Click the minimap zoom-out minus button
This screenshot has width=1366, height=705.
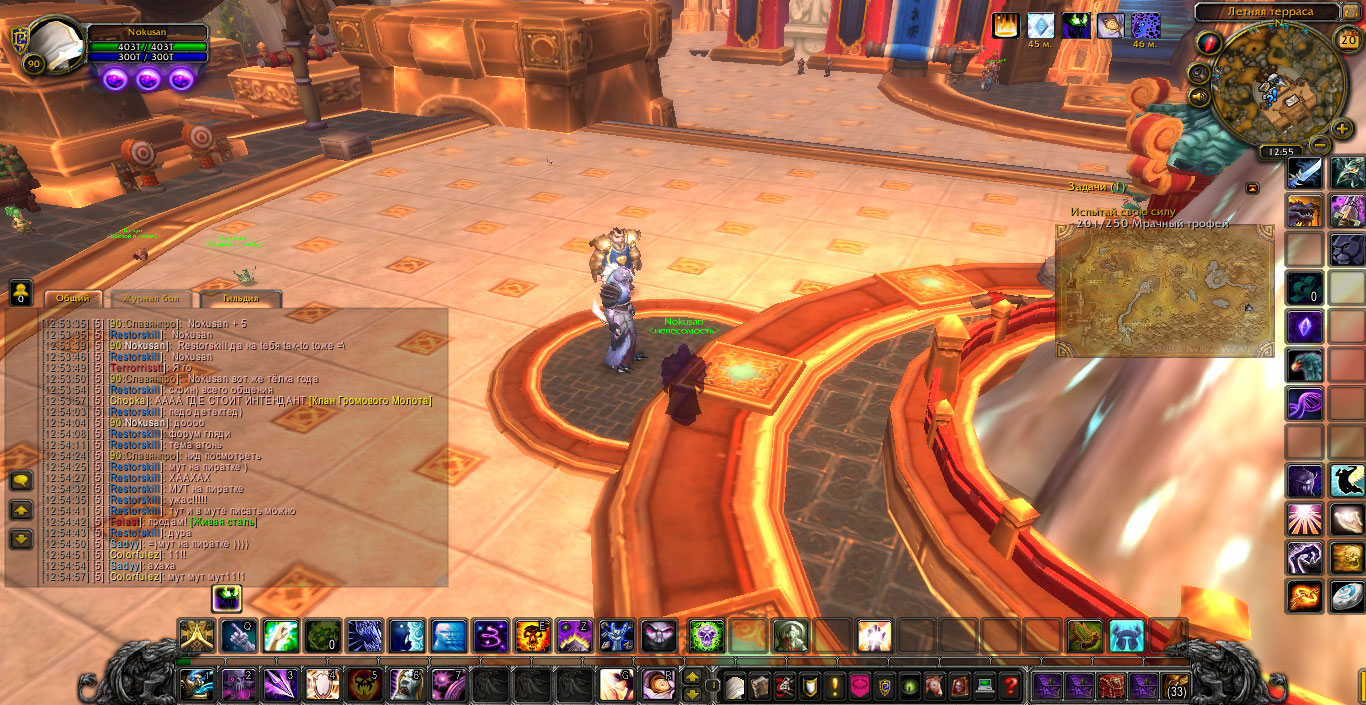pos(1319,144)
